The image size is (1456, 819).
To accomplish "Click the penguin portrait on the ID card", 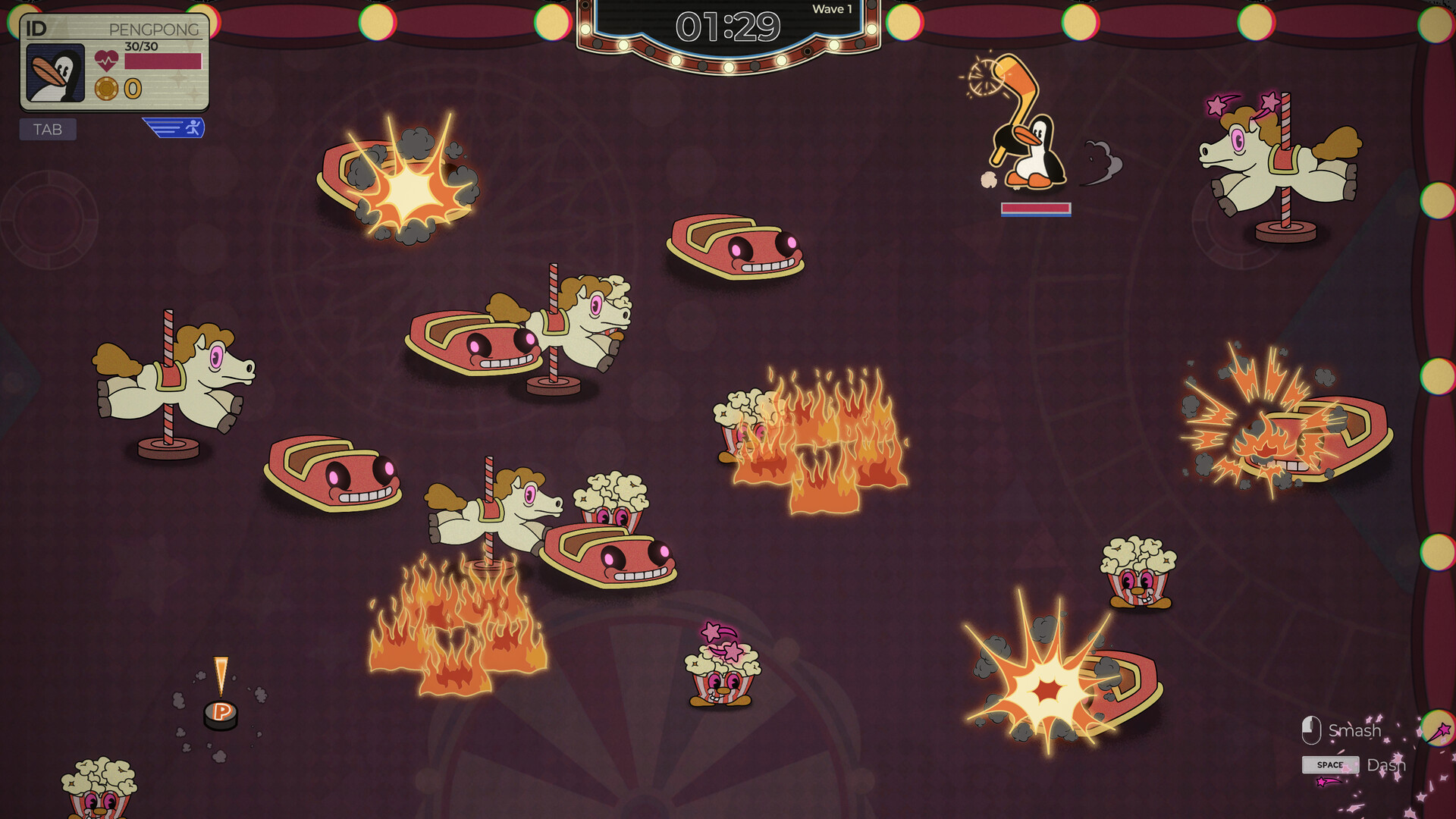I will 56,72.
